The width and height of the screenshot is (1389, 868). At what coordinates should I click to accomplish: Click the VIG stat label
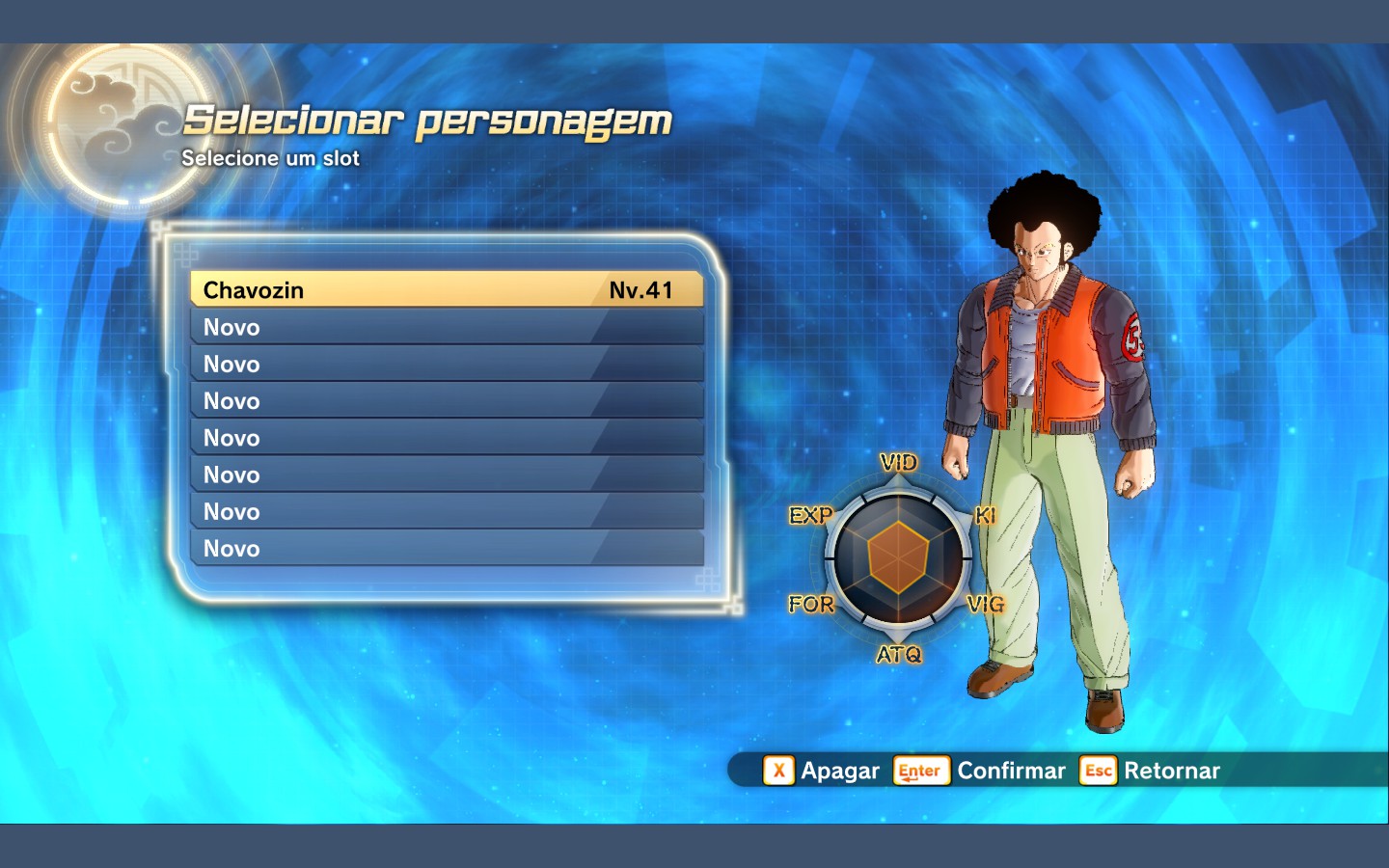click(986, 605)
